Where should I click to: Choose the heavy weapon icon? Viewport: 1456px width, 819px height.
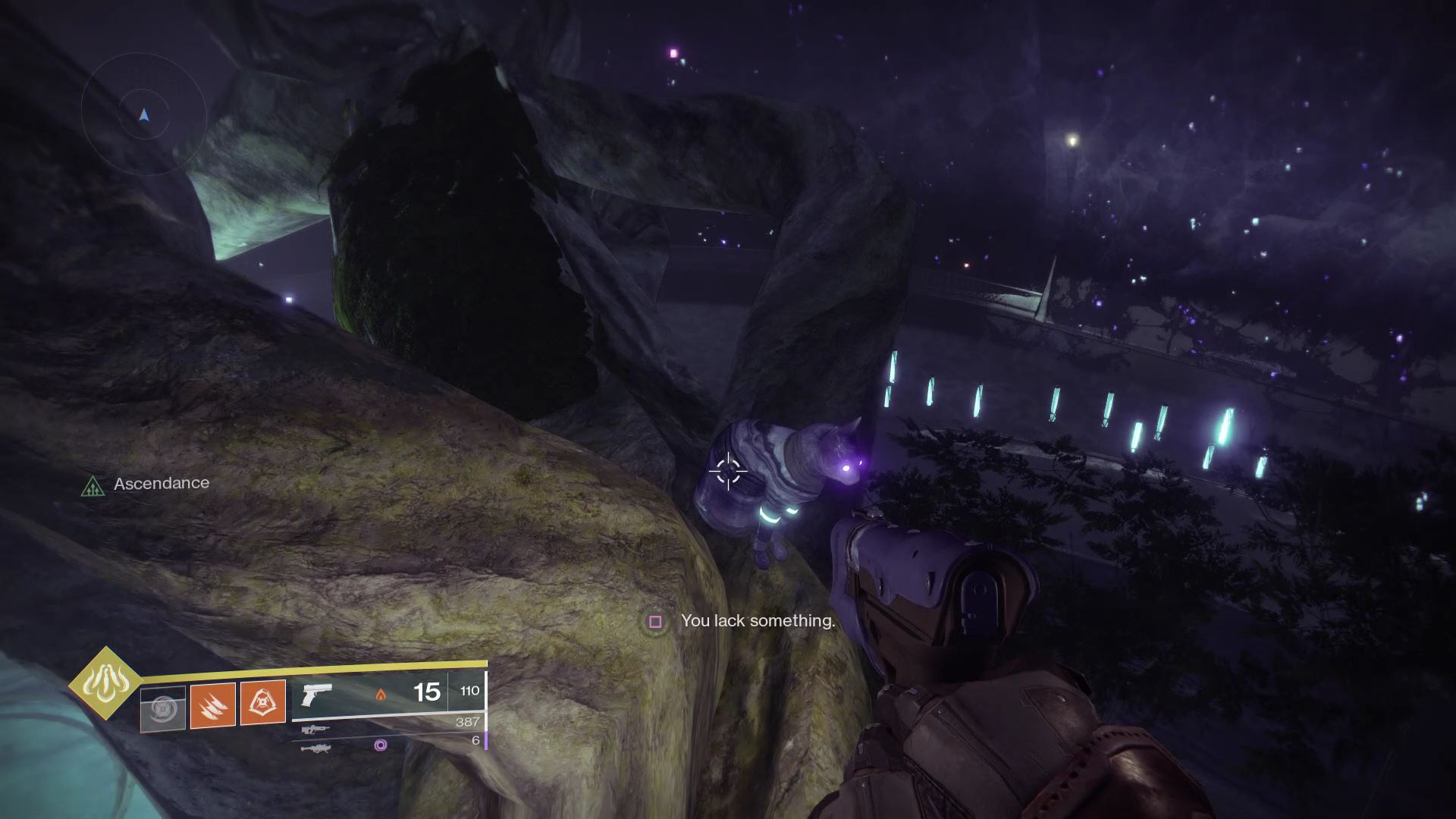(315, 748)
